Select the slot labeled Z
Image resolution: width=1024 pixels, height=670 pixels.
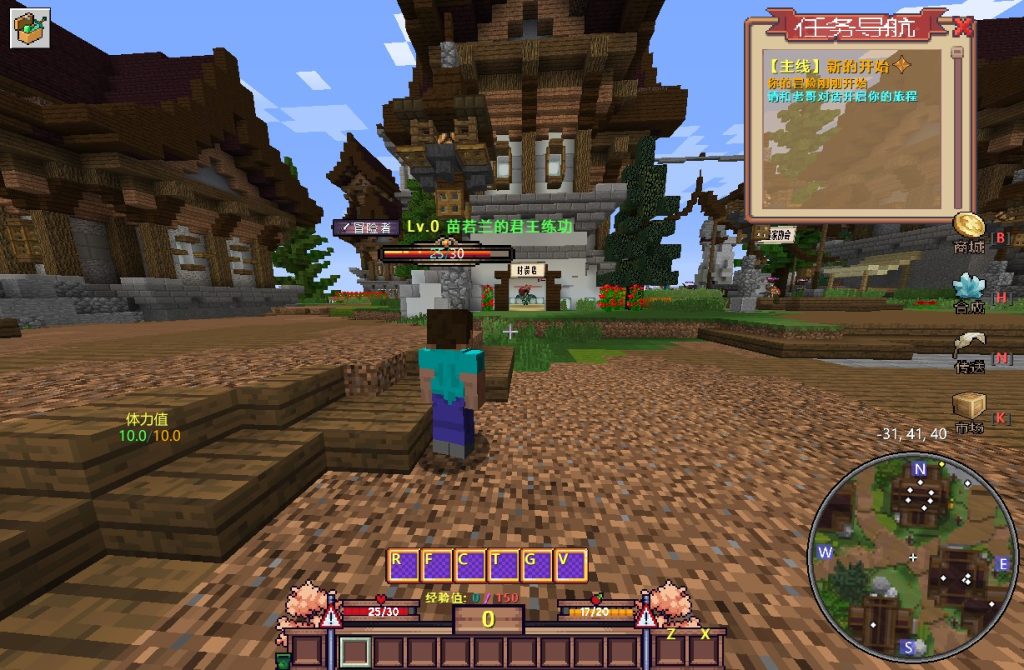(x=671, y=651)
